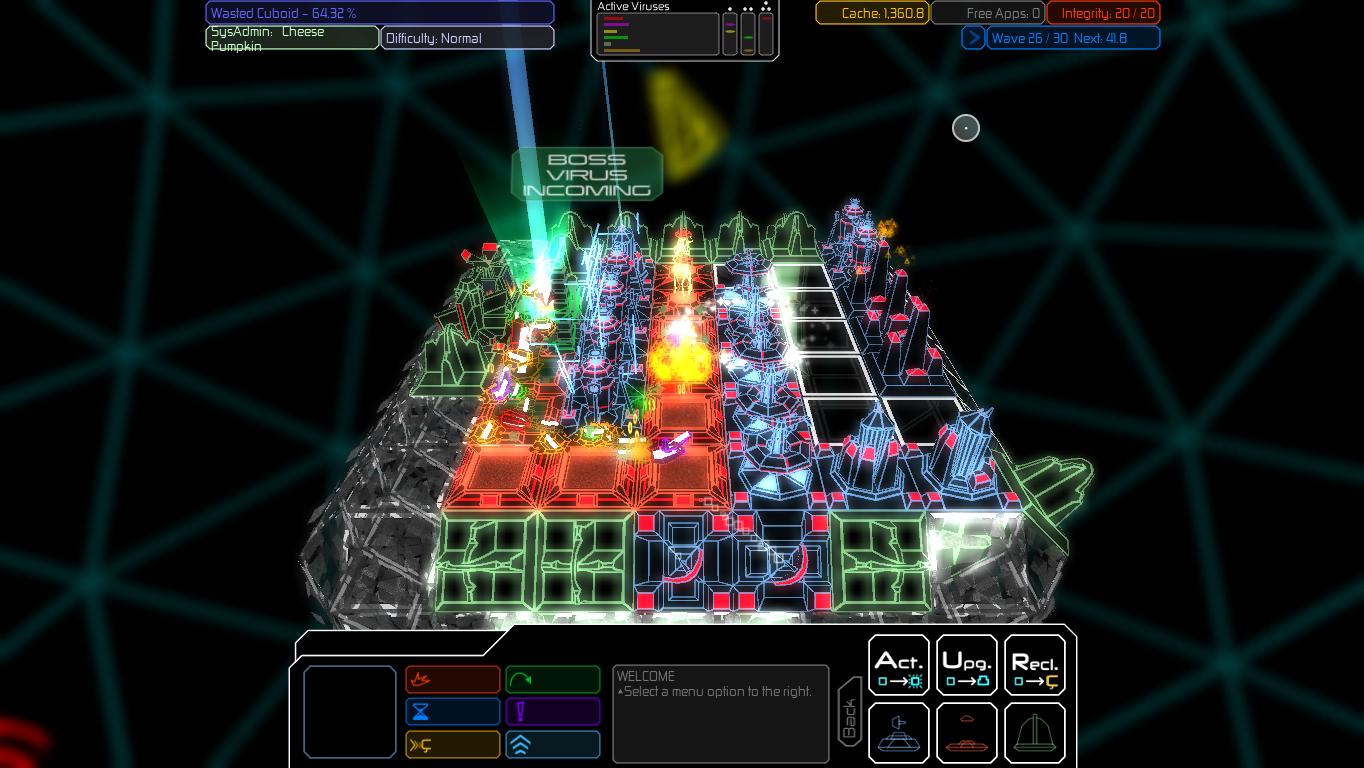
Task: Select the blue hourglass slowdown app icon
Action: (452, 711)
